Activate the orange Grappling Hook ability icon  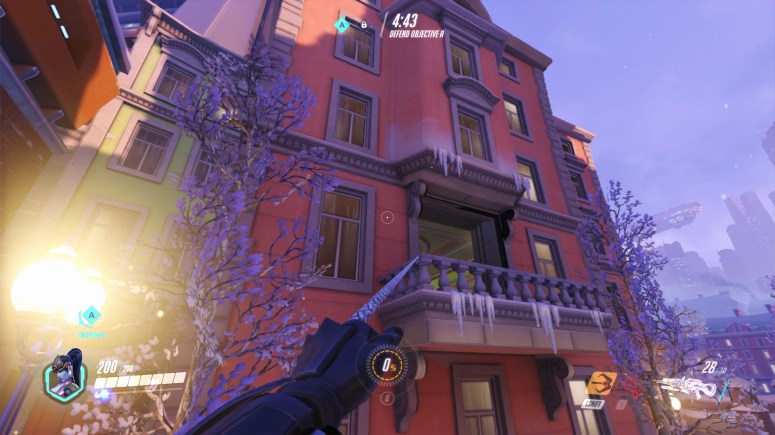click(602, 384)
